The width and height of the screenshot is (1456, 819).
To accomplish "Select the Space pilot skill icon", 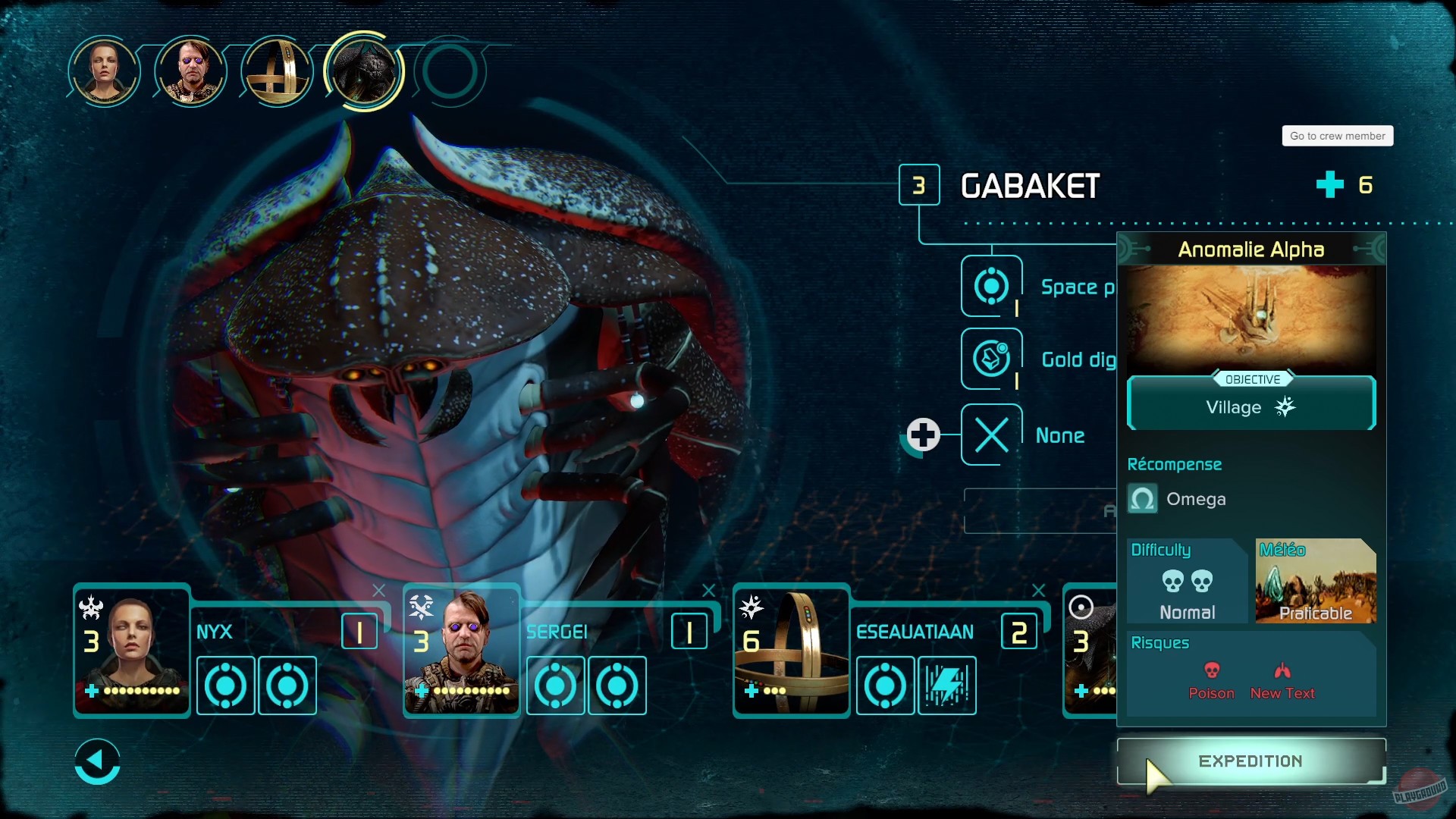I will 991,287.
